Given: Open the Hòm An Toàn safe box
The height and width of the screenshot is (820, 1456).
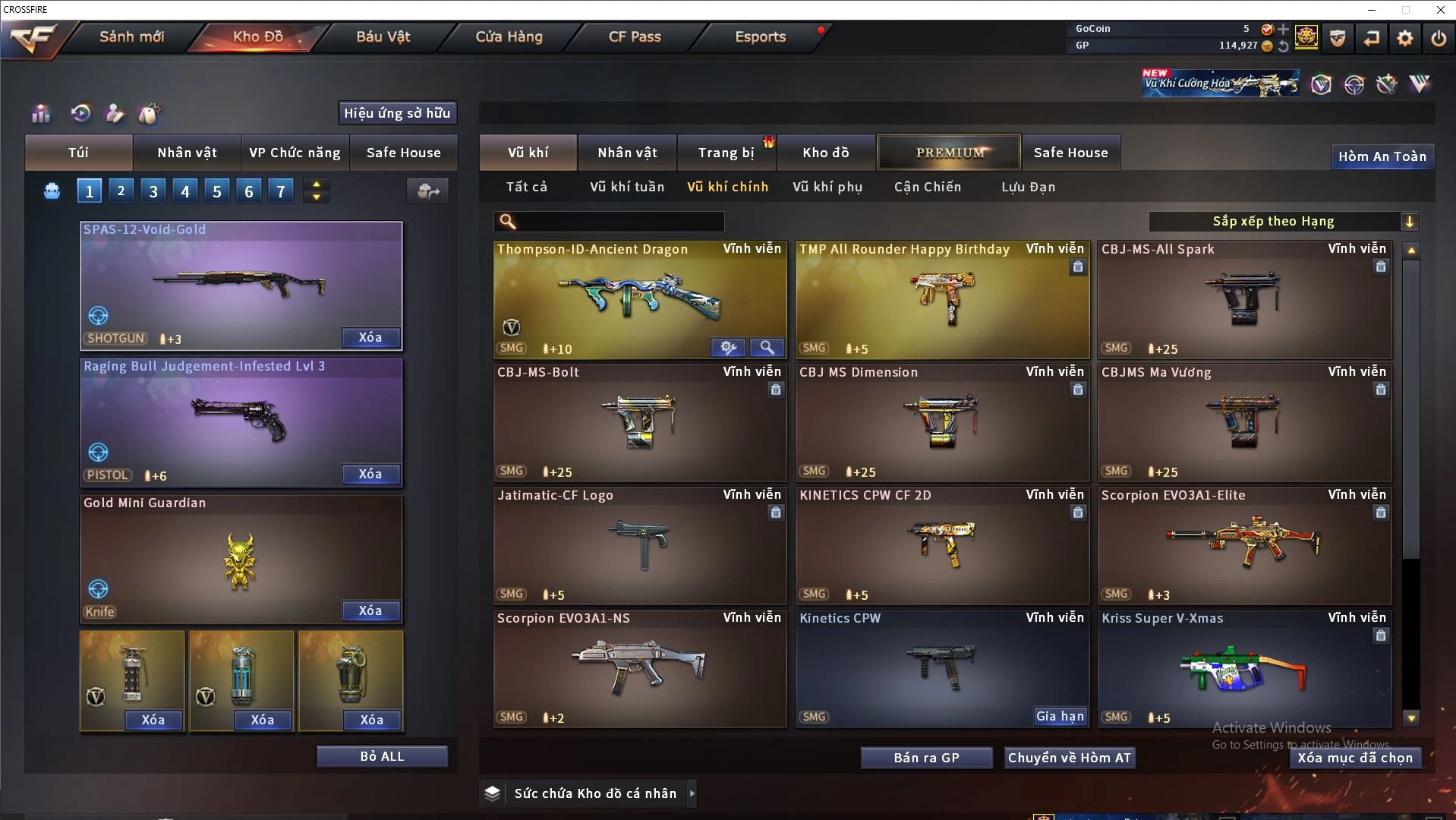Looking at the screenshot, I should click(x=1382, y=156).
